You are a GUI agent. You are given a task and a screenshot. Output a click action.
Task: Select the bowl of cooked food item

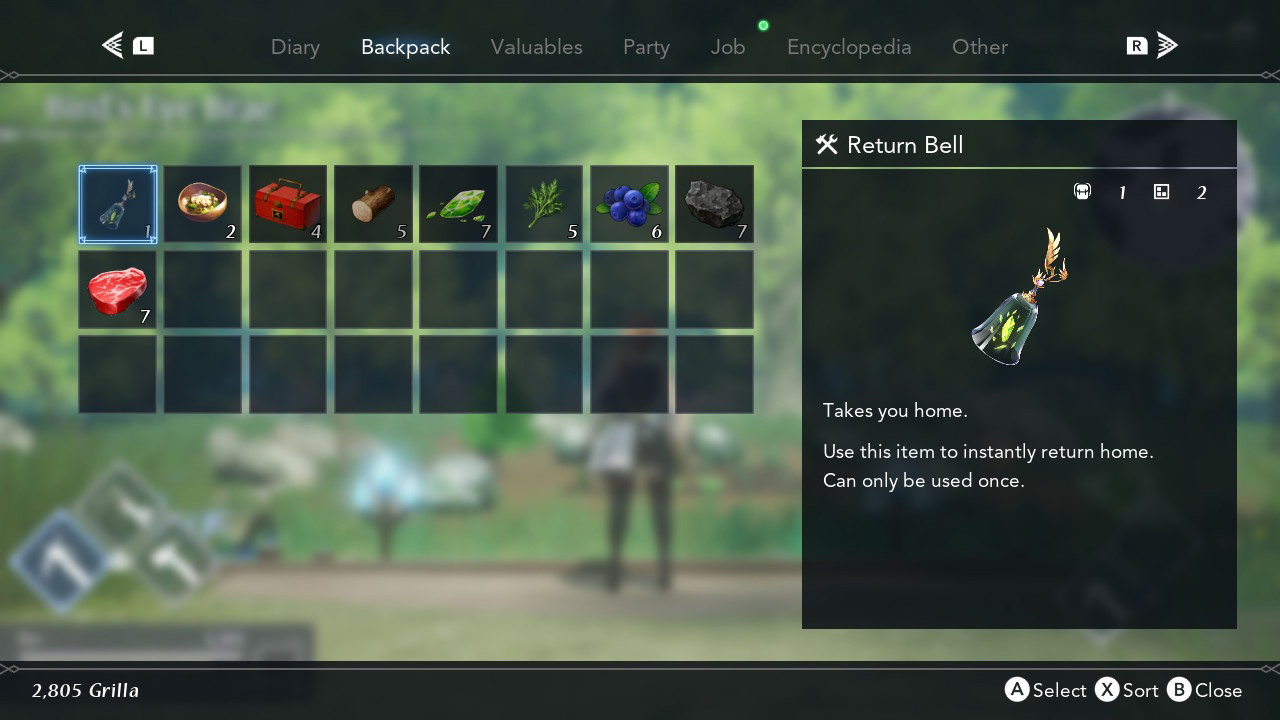202,204
